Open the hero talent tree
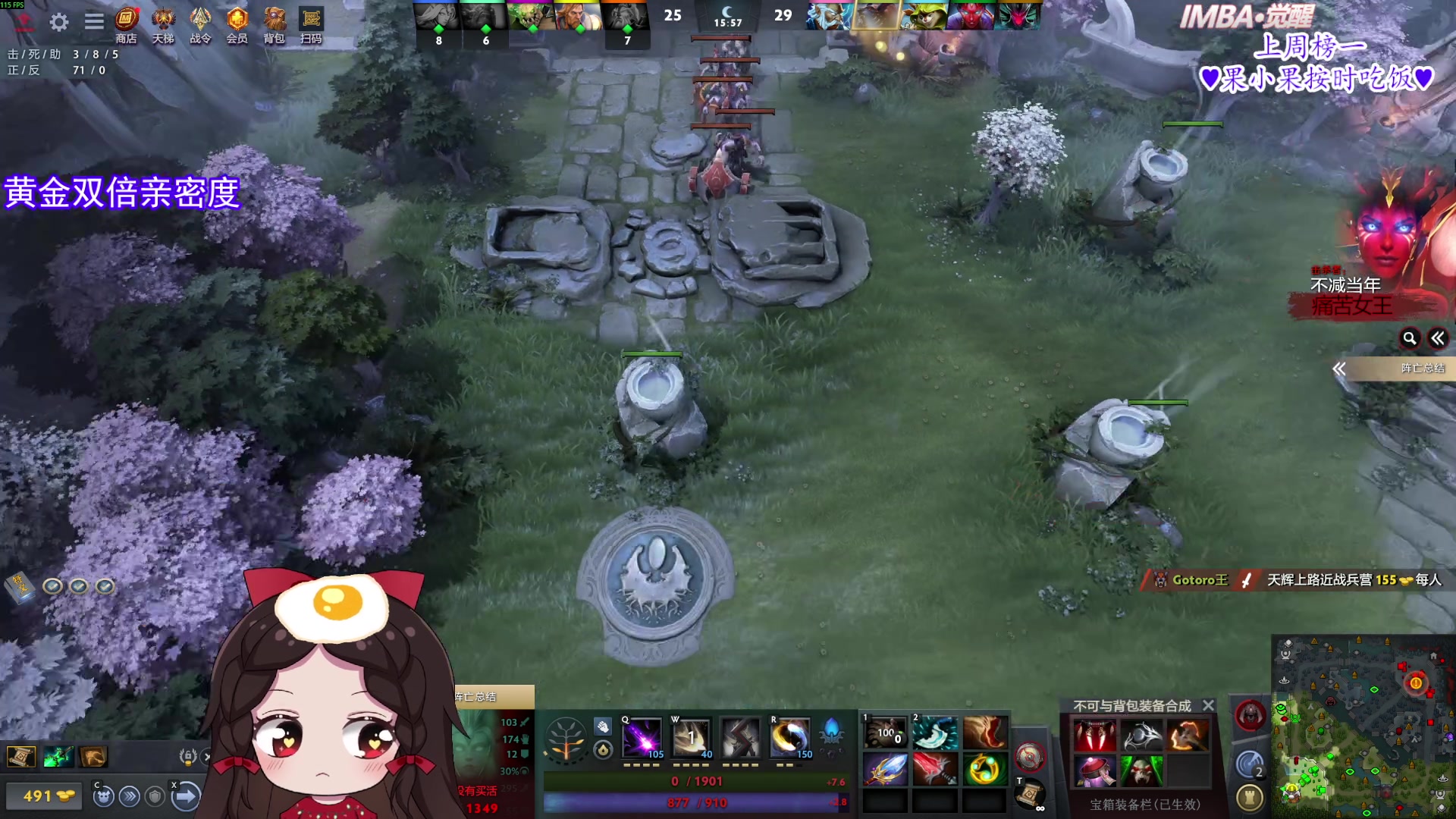 (x=565, y=738)
